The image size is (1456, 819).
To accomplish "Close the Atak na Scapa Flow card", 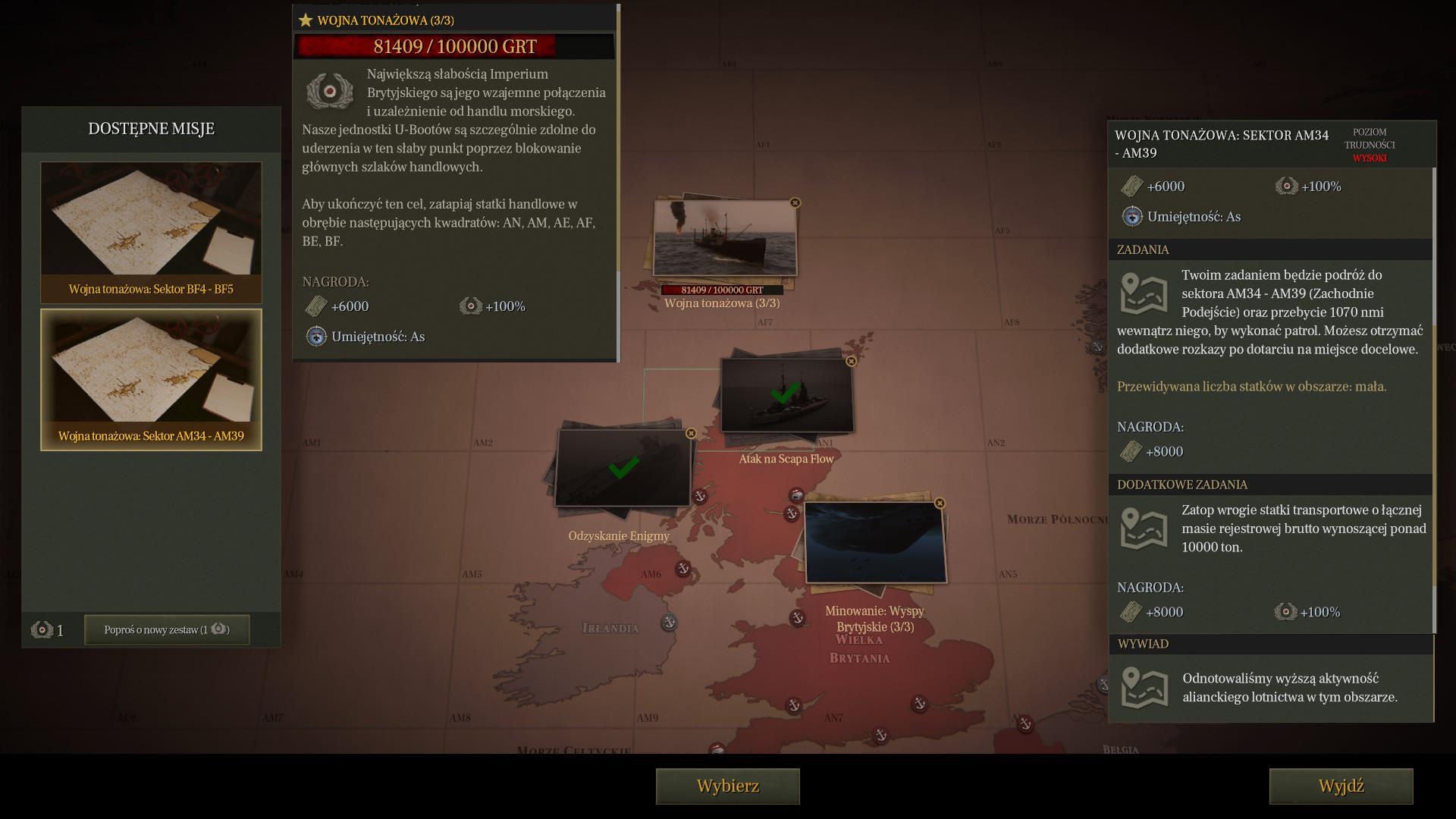I will coord(852,362).
